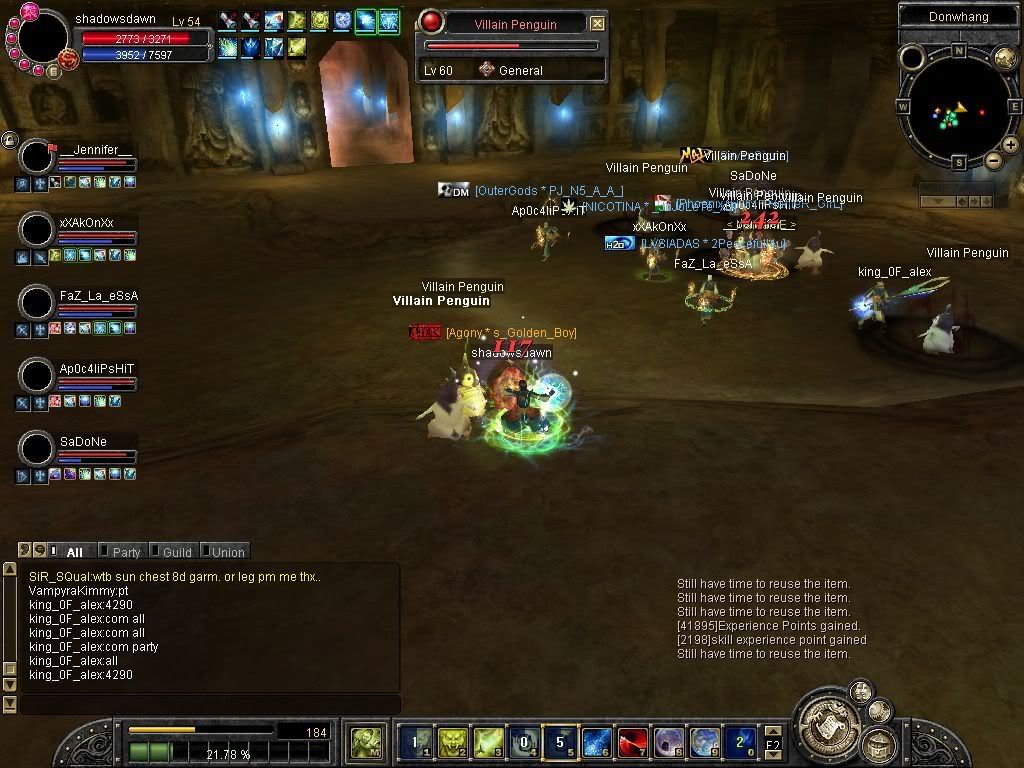Target party member FaZ_La_eSsA
1024x768 pixels.
pyautogui.click(x=38, y=303)
